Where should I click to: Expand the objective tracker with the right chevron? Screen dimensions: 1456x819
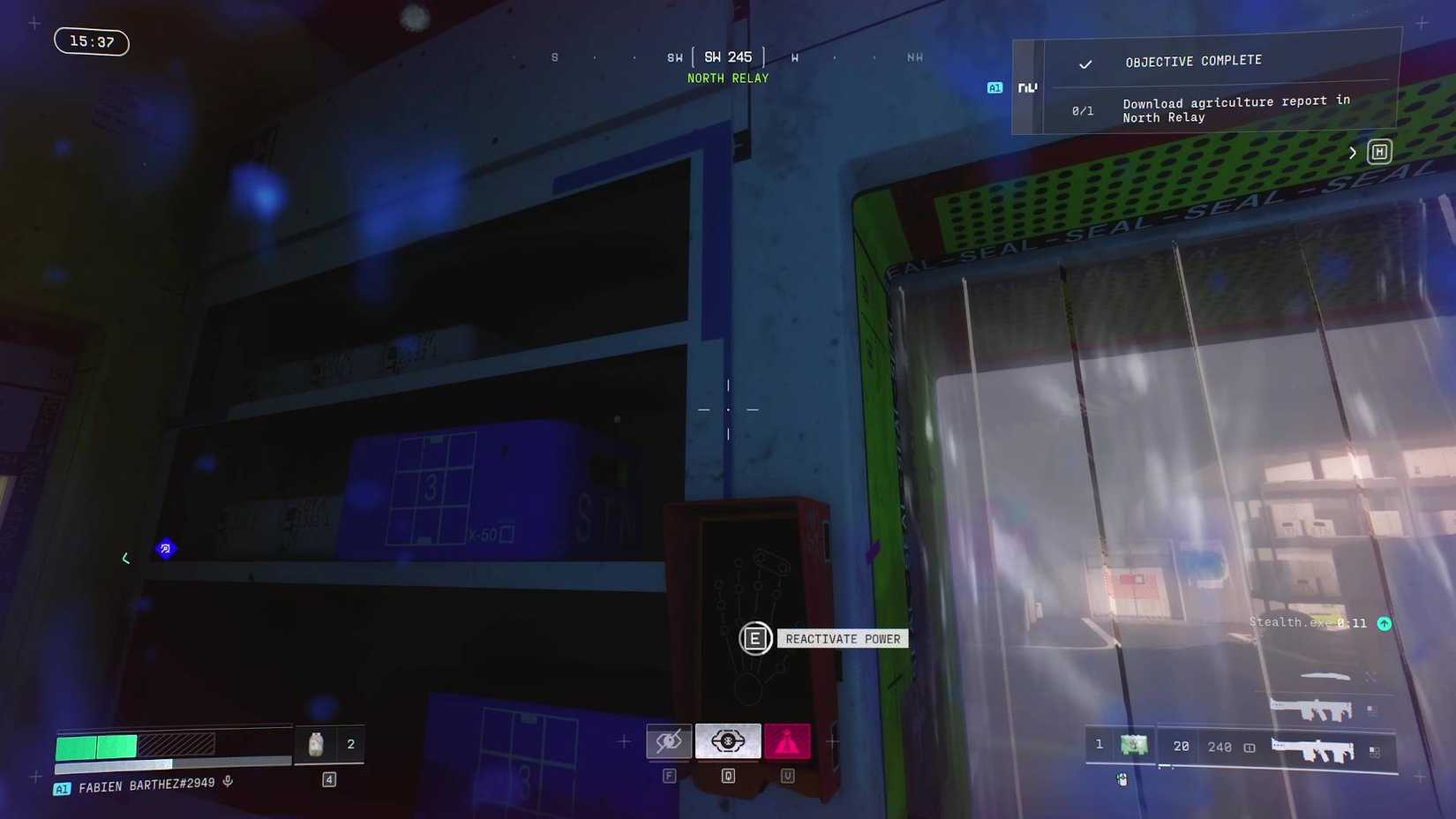[x=1352, y=152]
